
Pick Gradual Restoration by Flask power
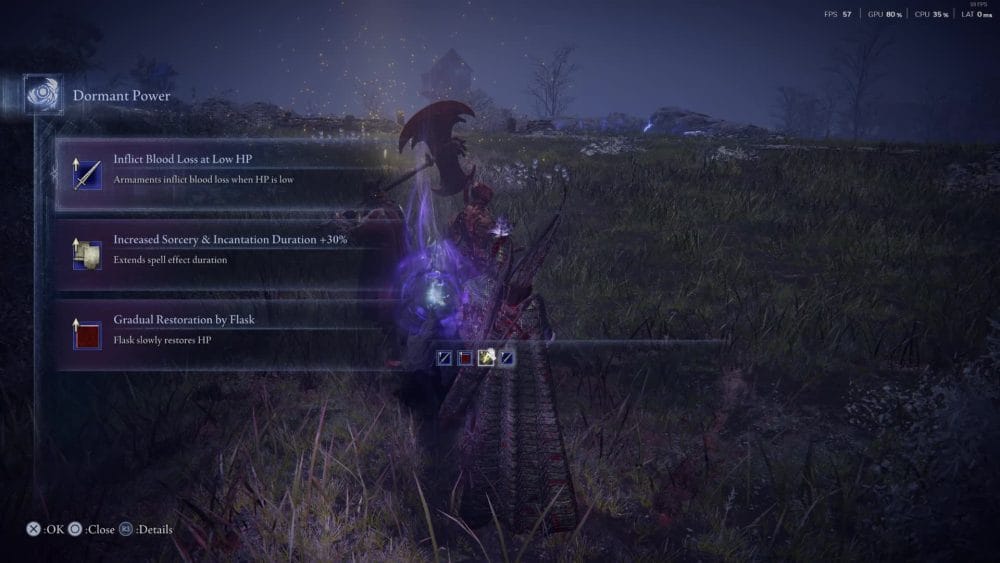pyautogui.click(x=220, y=331)
